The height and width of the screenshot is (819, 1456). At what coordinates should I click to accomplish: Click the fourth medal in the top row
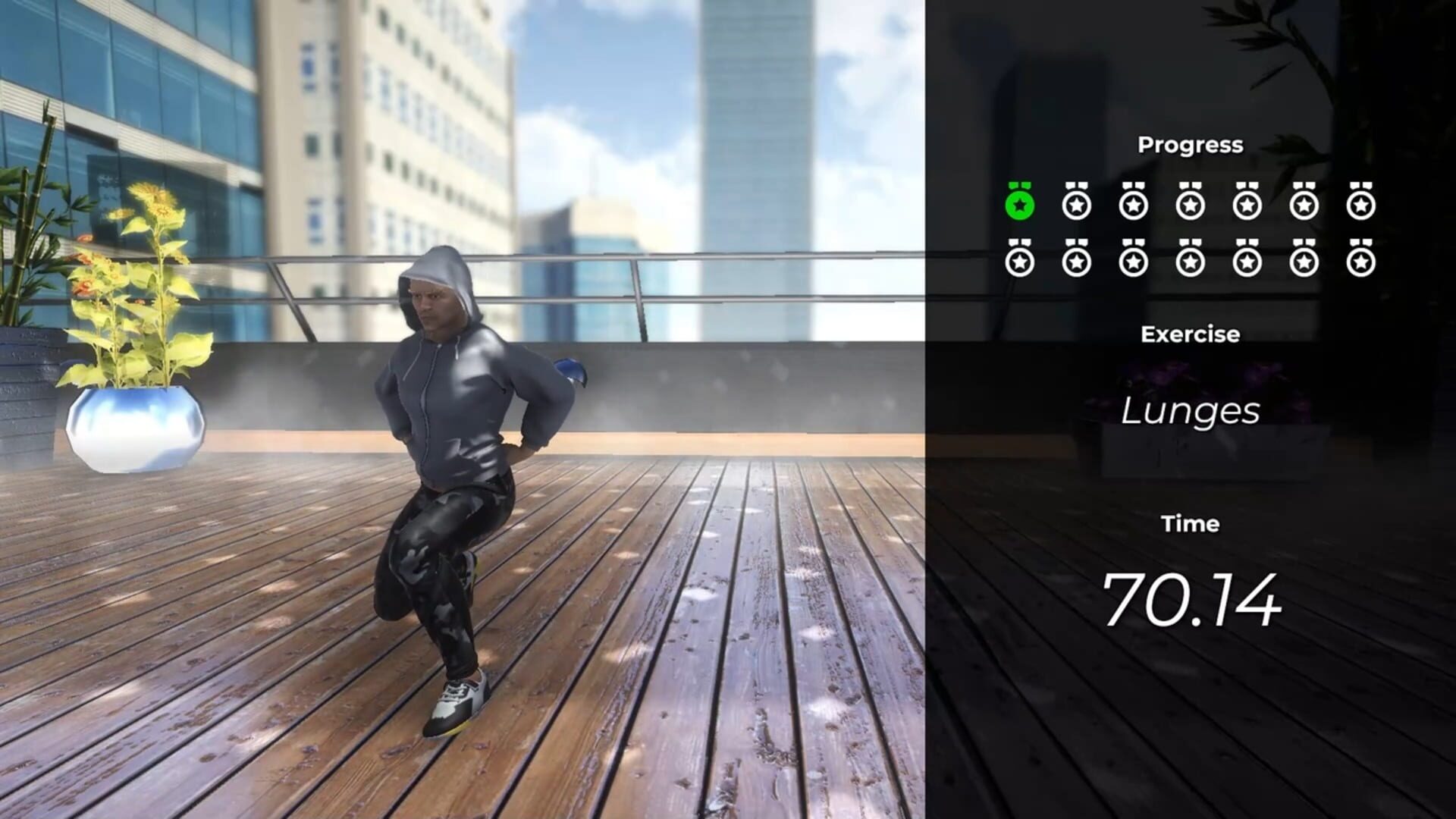point(1190,205)
